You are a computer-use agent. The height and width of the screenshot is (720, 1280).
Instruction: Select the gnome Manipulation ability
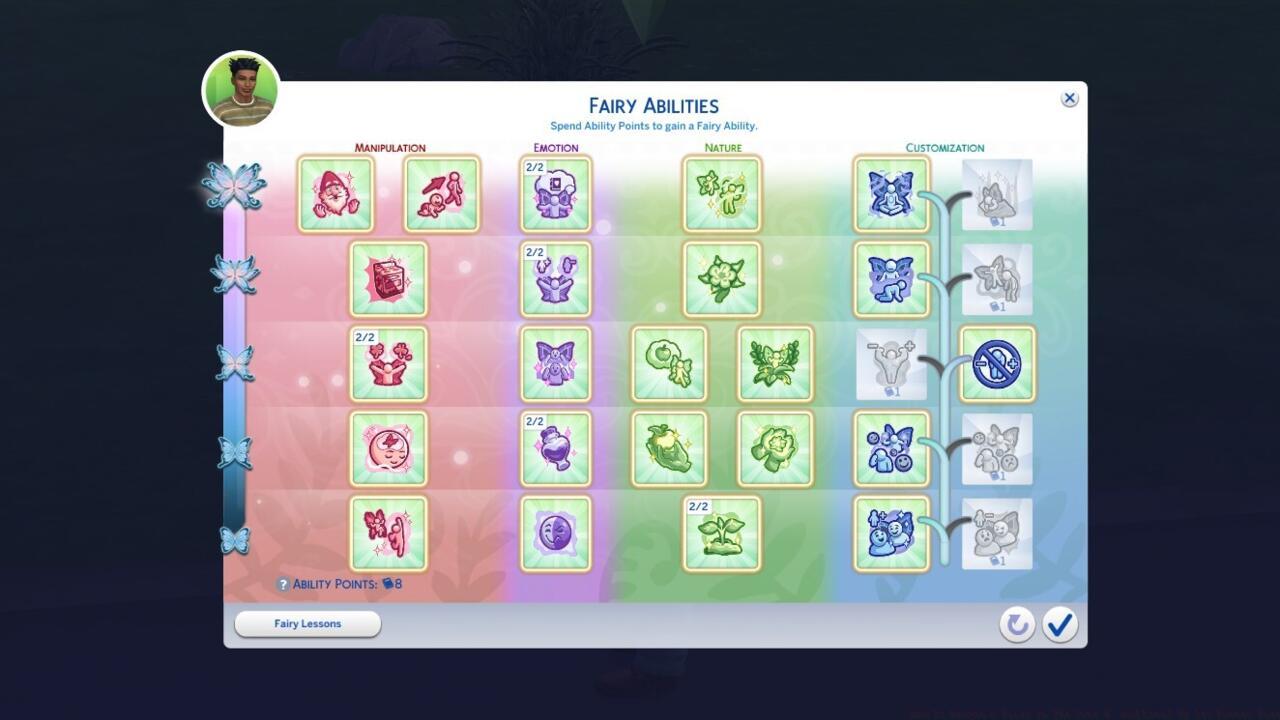(336, 193)
